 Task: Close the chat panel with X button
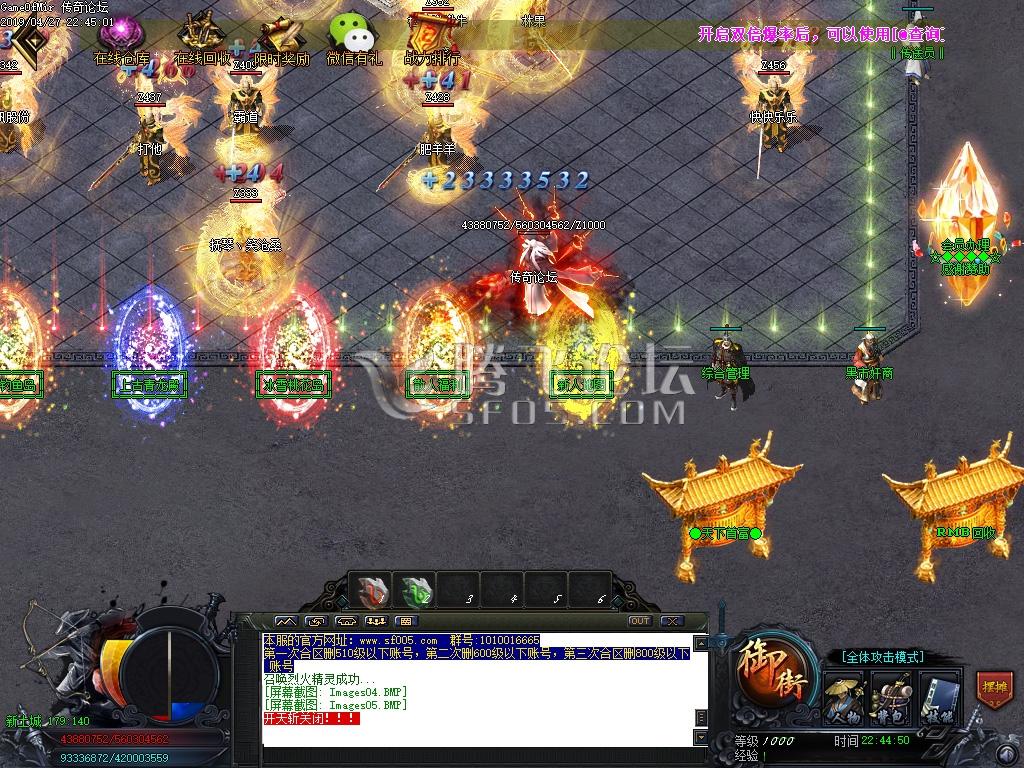671,621
